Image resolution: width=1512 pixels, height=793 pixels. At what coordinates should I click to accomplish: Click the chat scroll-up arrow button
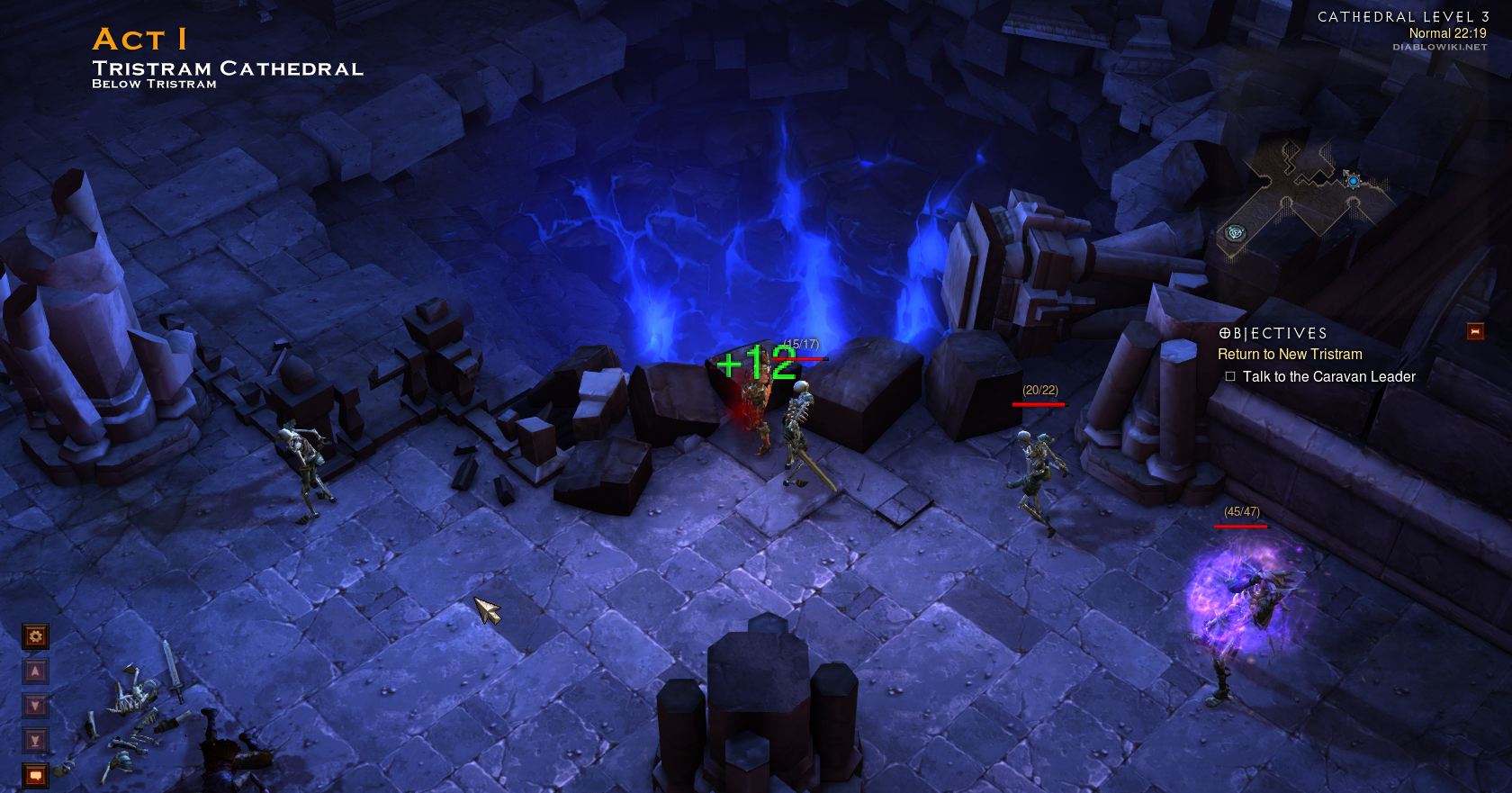(x=35, y=671)
